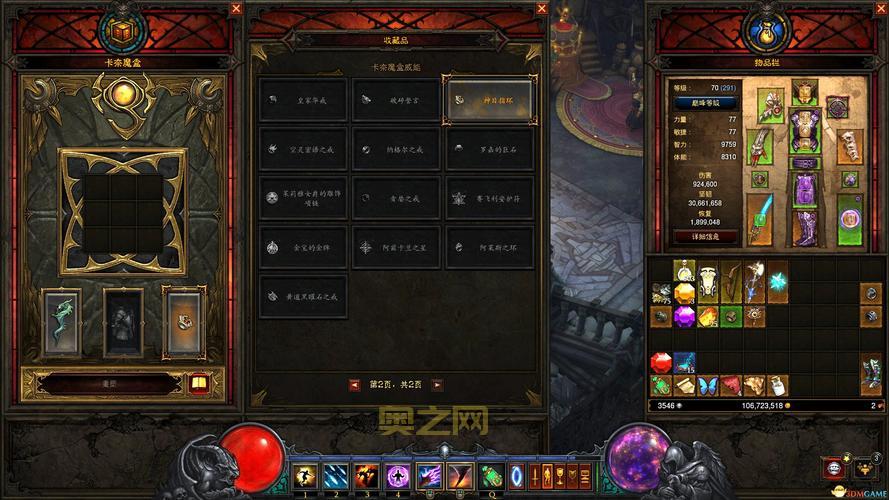
Task: Select the 黄道黑曜石之戒 entry
Action: pos(303,295)
